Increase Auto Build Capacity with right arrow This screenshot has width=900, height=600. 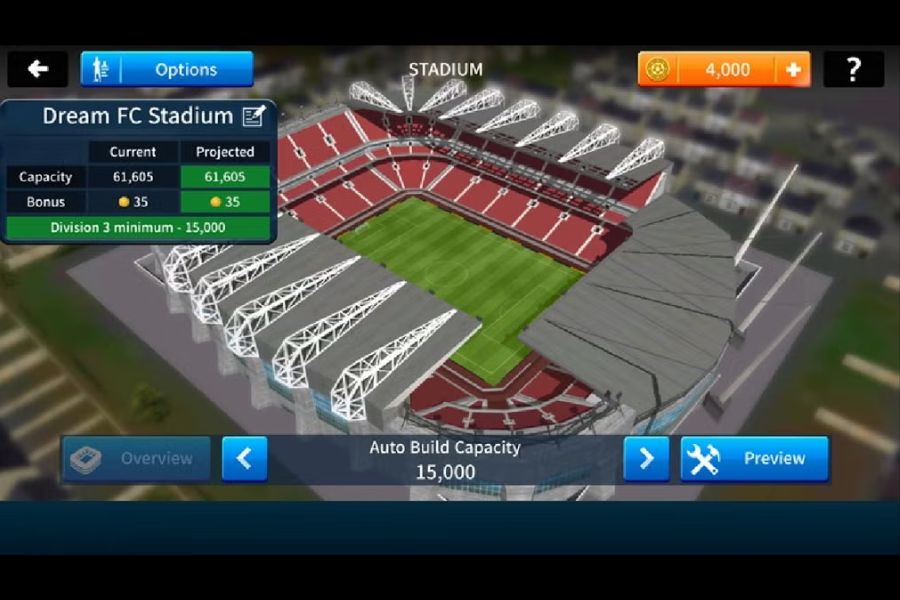point(646,459)
